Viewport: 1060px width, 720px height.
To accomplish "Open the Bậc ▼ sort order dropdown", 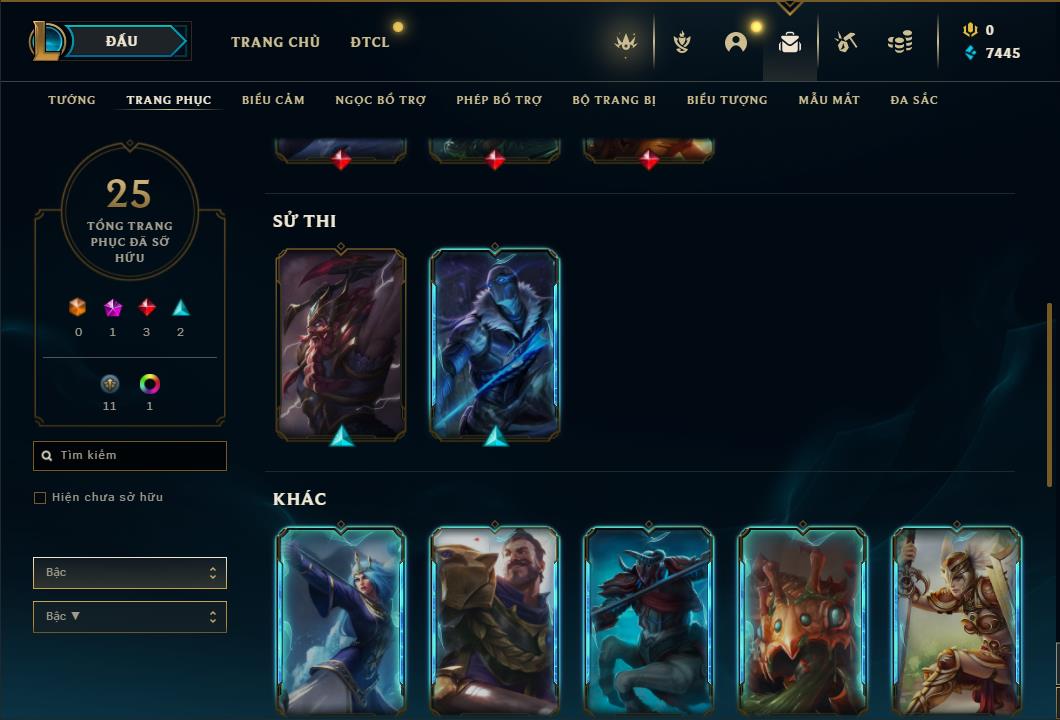I will pyautogui.click(x=130, y=617).
